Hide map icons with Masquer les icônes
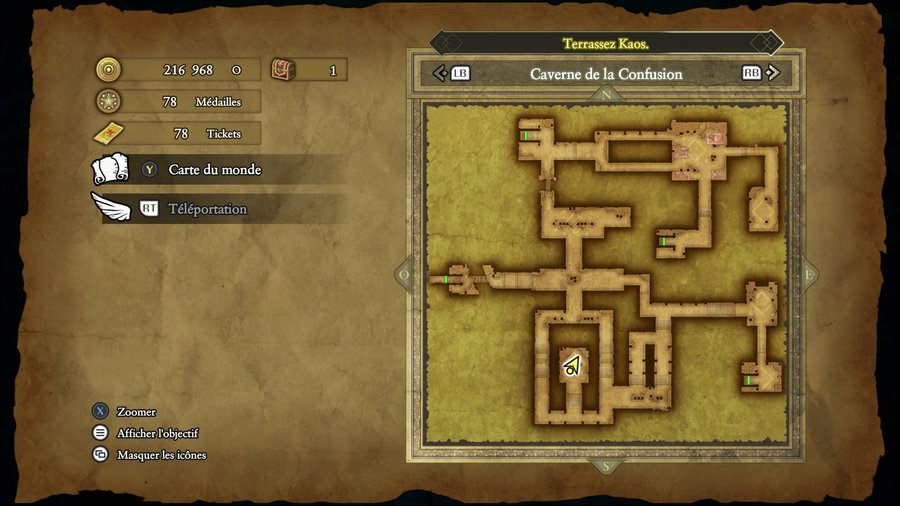This screenshot has width=900, height=506. point(160,455)
